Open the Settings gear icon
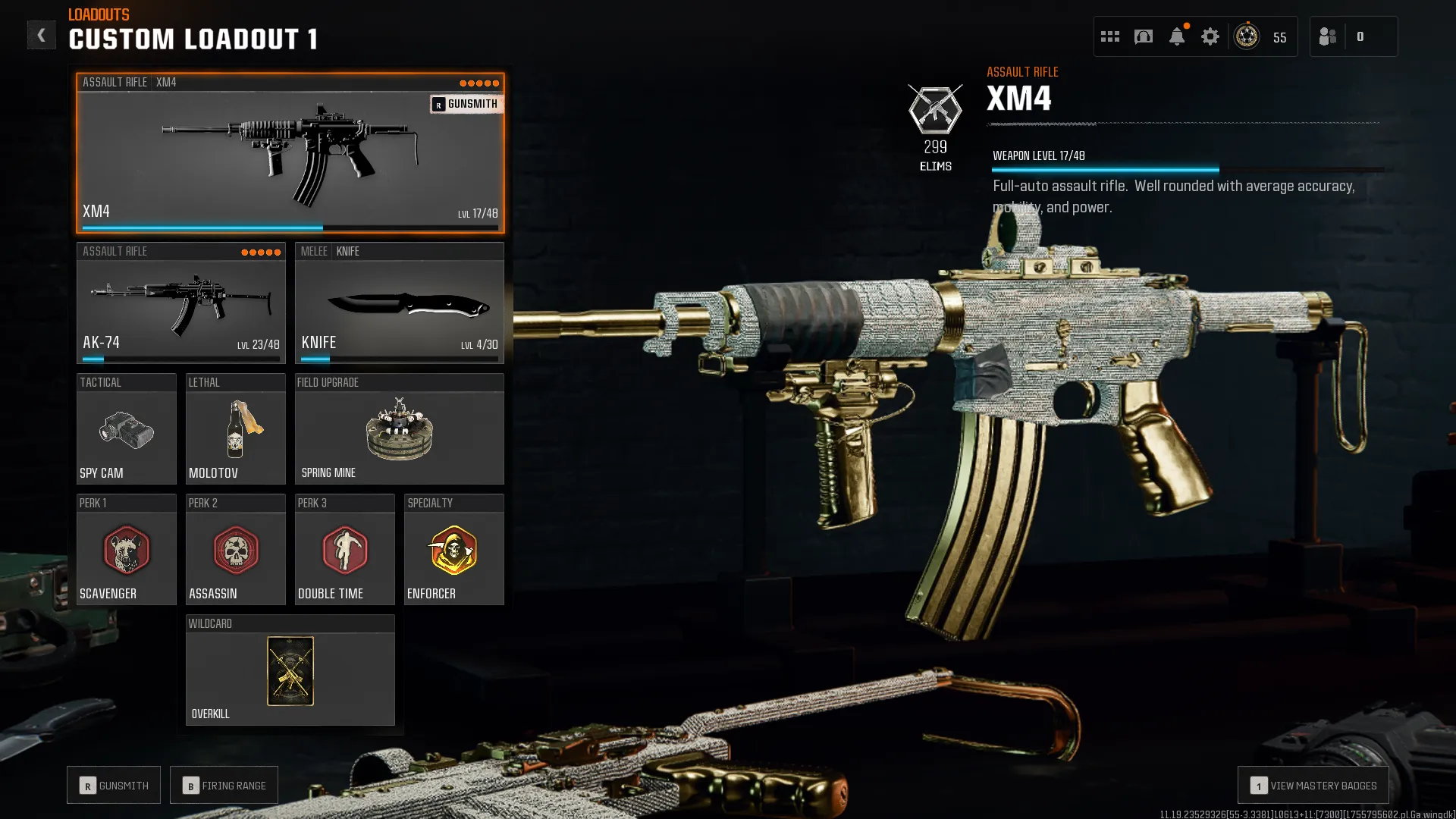The width and height of the screenshot is (1456, 819). click(x=1210, y=36)
